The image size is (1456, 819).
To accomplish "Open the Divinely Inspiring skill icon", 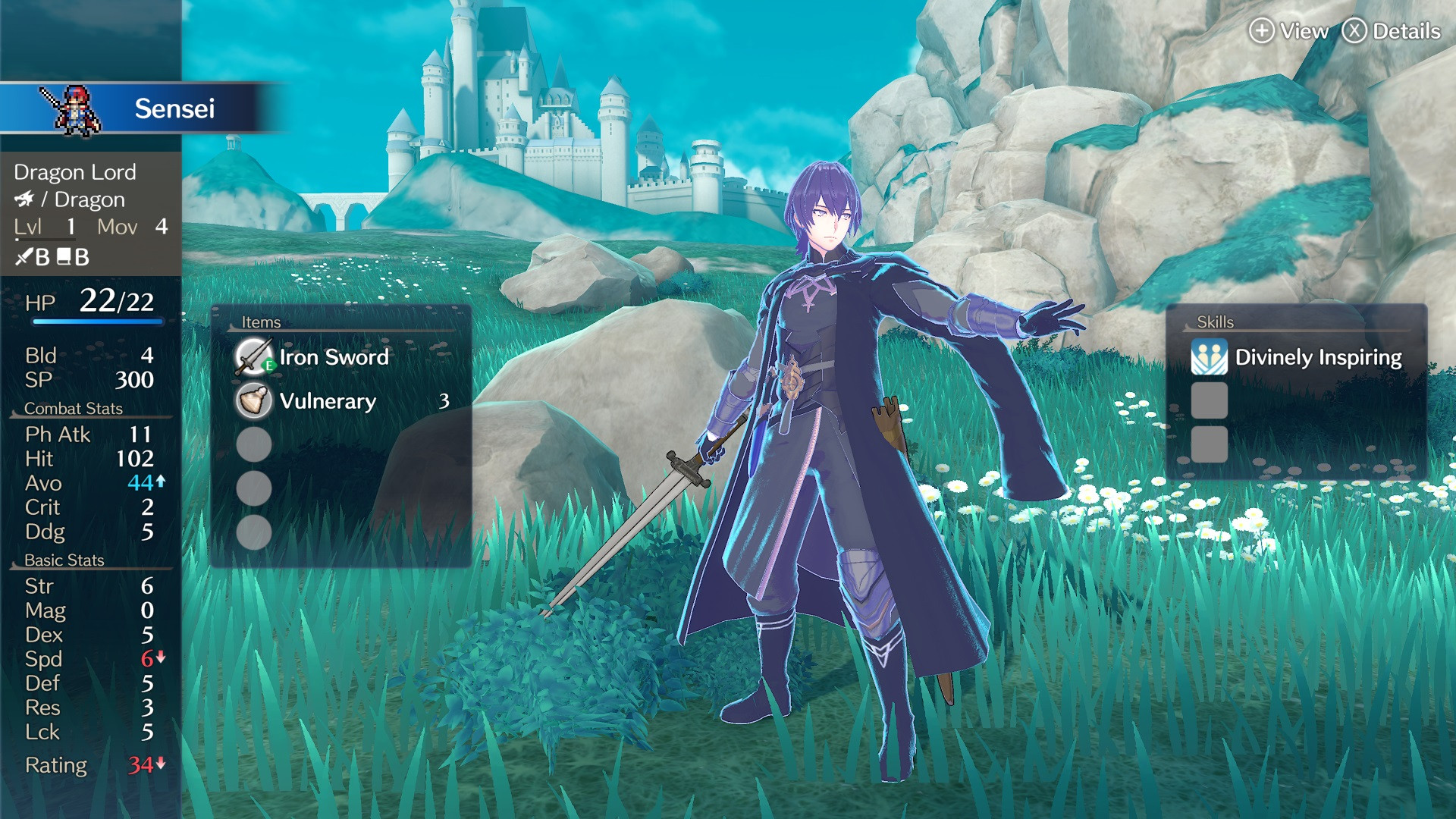I will click(1209, 356).
